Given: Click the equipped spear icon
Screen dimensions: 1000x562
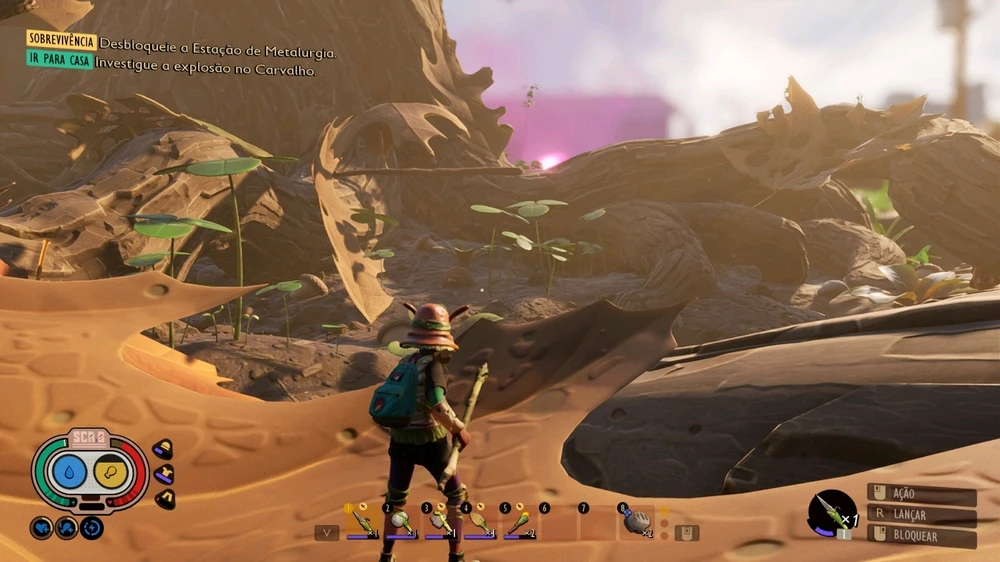Looking at the screenshot, I should pyautogui.click(x=831, y=512).
